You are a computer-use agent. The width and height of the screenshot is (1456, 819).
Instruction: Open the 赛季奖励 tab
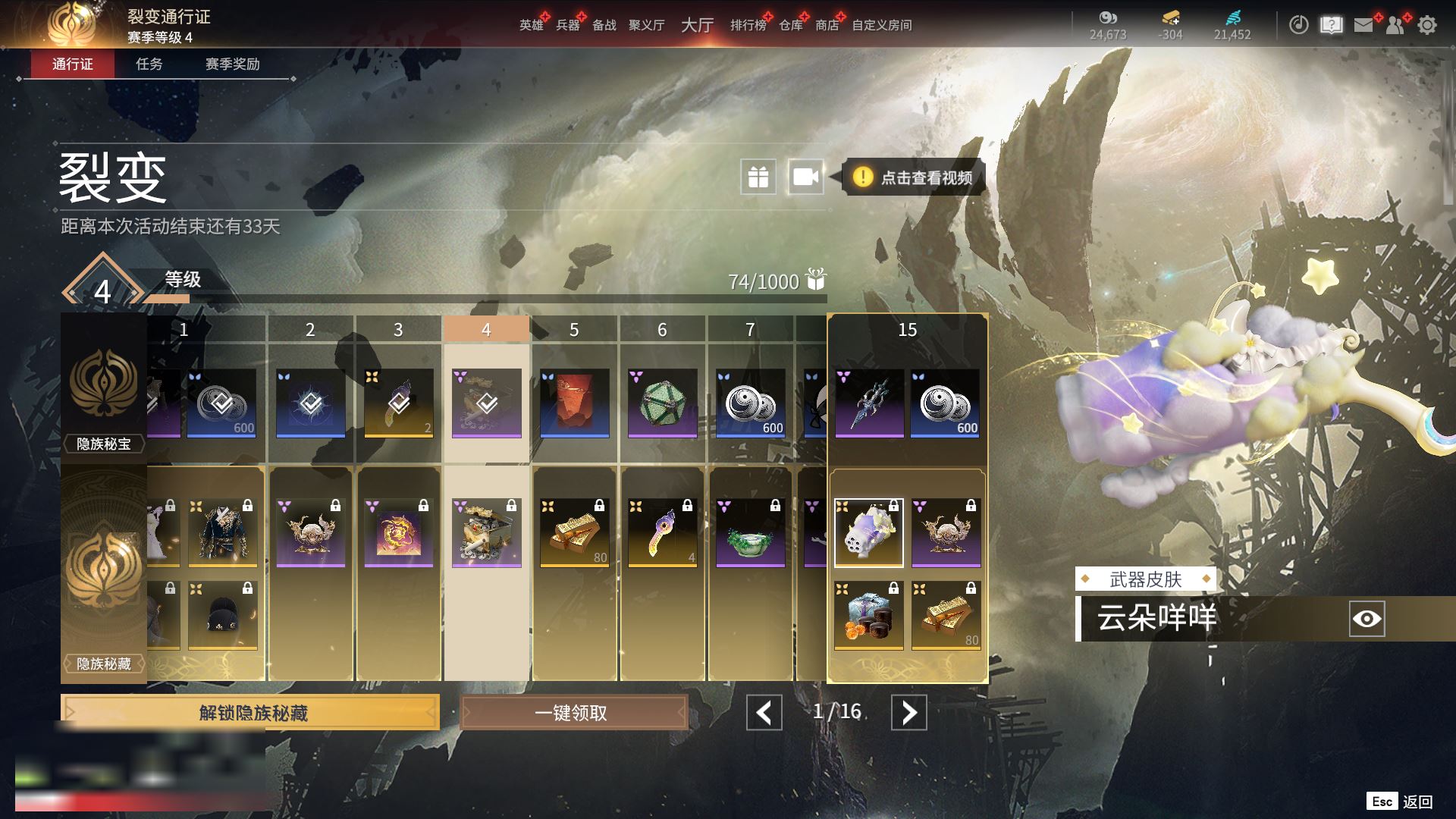point(232,64)
